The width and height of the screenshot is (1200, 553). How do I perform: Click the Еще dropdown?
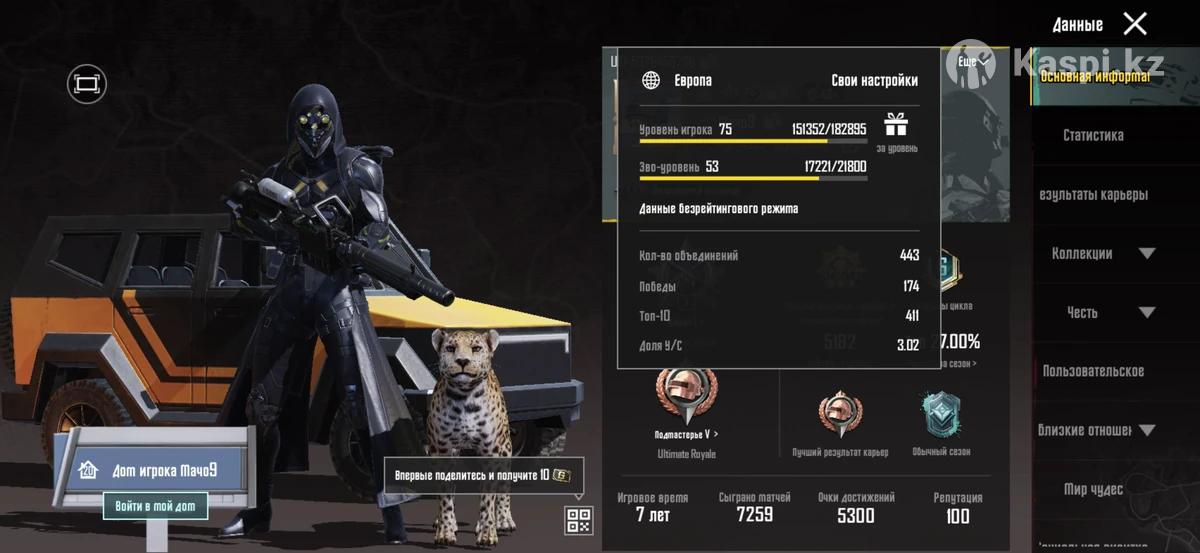pyautogui.click(x=973, y=62)
